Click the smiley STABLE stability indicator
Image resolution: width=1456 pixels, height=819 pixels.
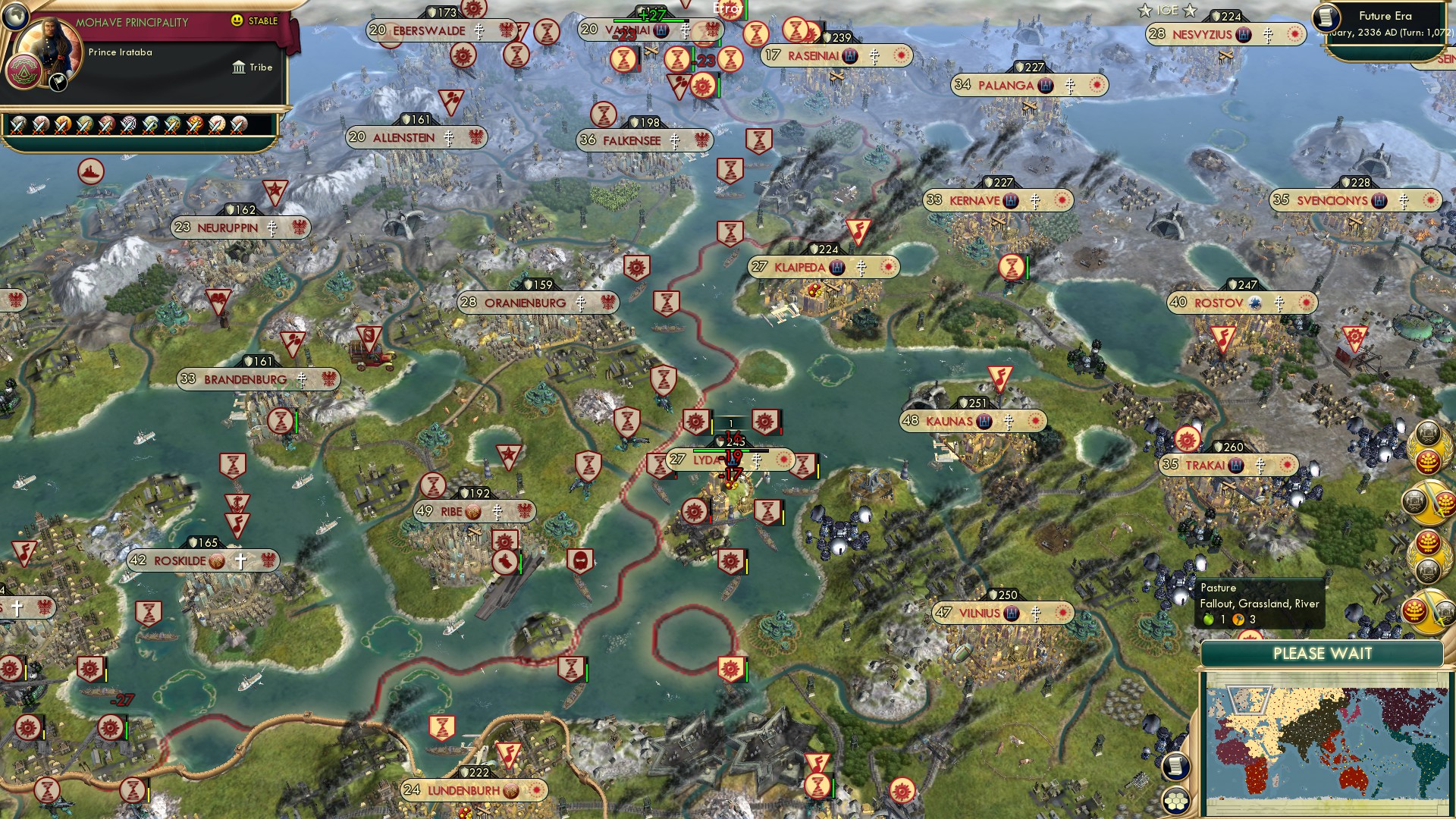click(x=237, y=21)
